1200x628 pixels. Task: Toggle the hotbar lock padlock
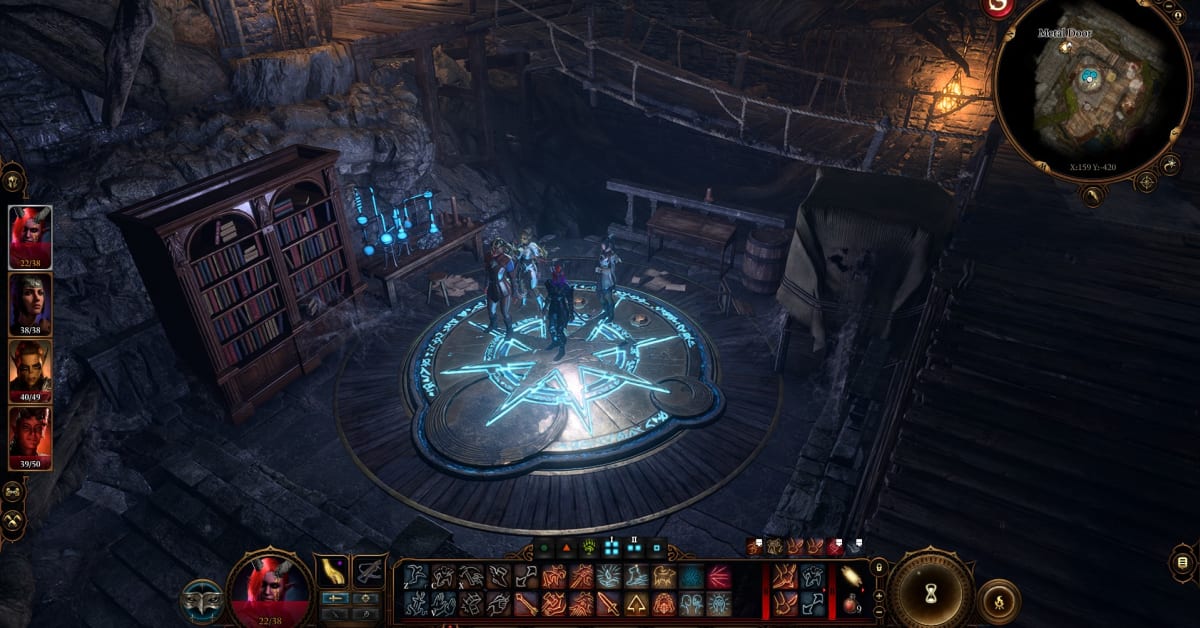click(x=878, y=568)
